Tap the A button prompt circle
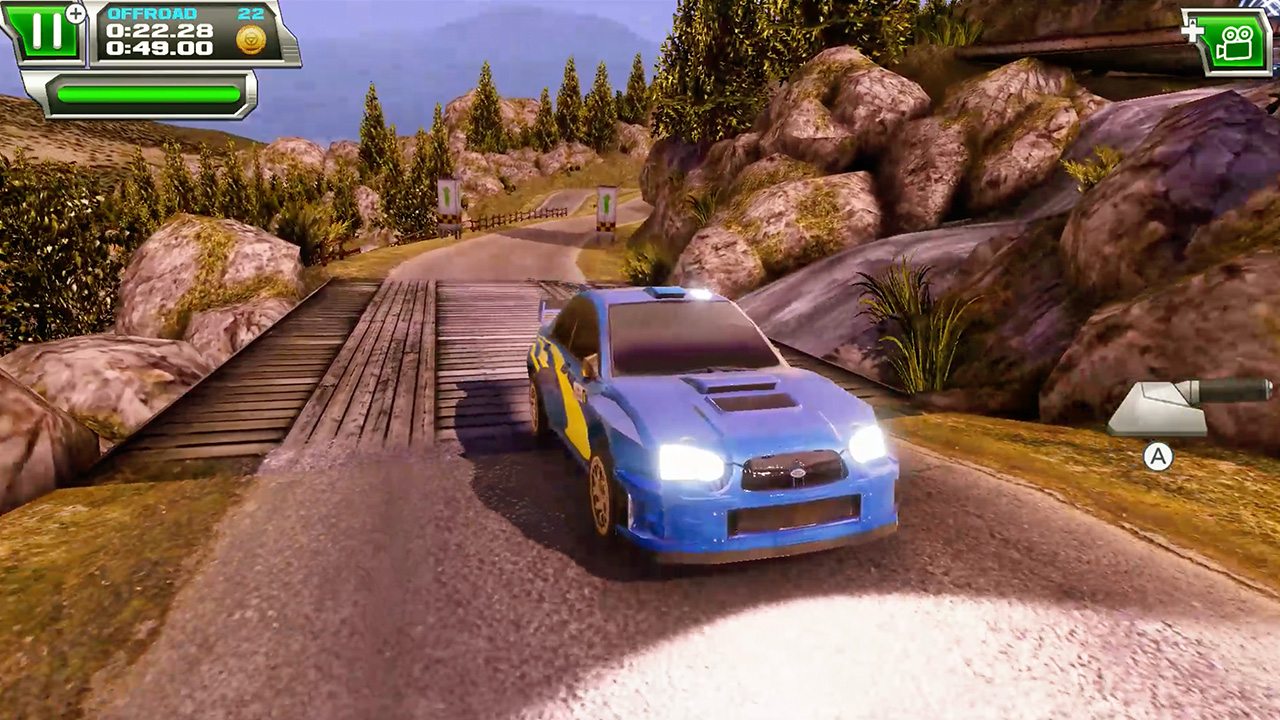Screen dimensions: 1280x720 (1158, 457)
